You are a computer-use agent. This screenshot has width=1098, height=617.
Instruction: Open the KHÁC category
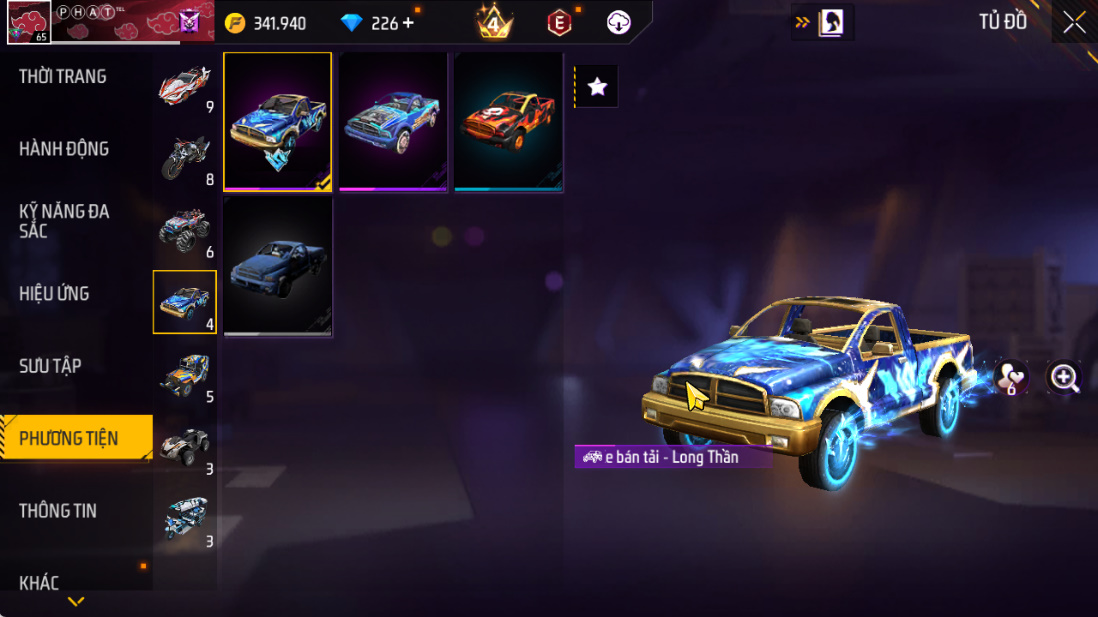point(39,583)
